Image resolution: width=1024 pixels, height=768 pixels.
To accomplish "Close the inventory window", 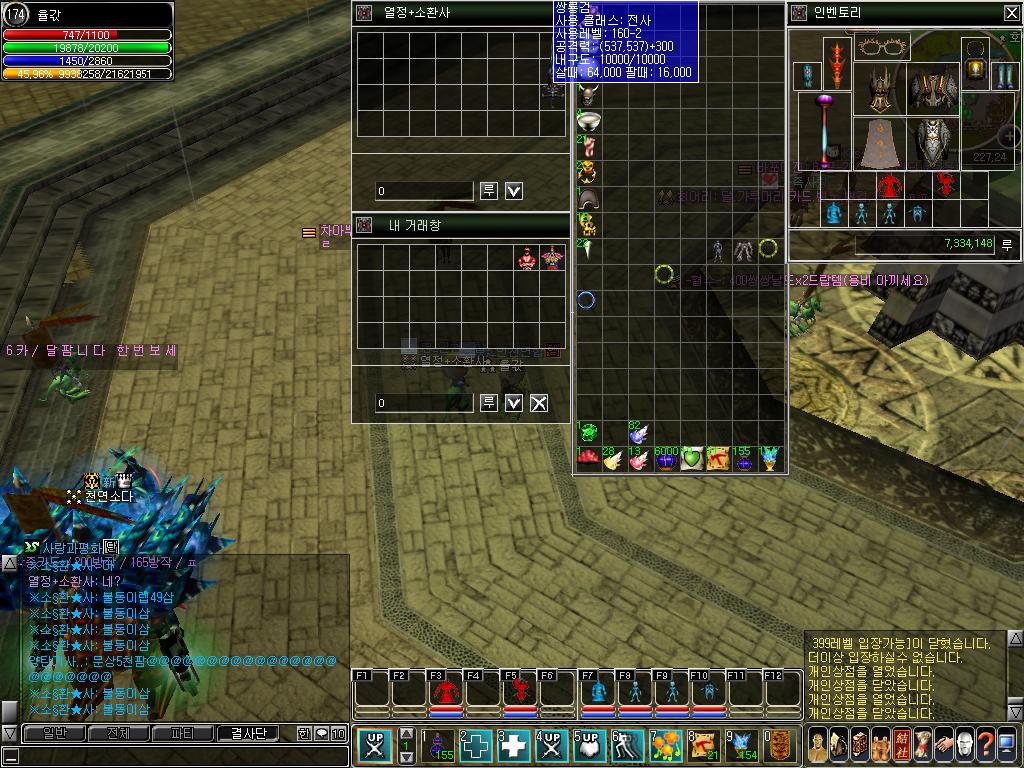I will (x=1010, y=13).
